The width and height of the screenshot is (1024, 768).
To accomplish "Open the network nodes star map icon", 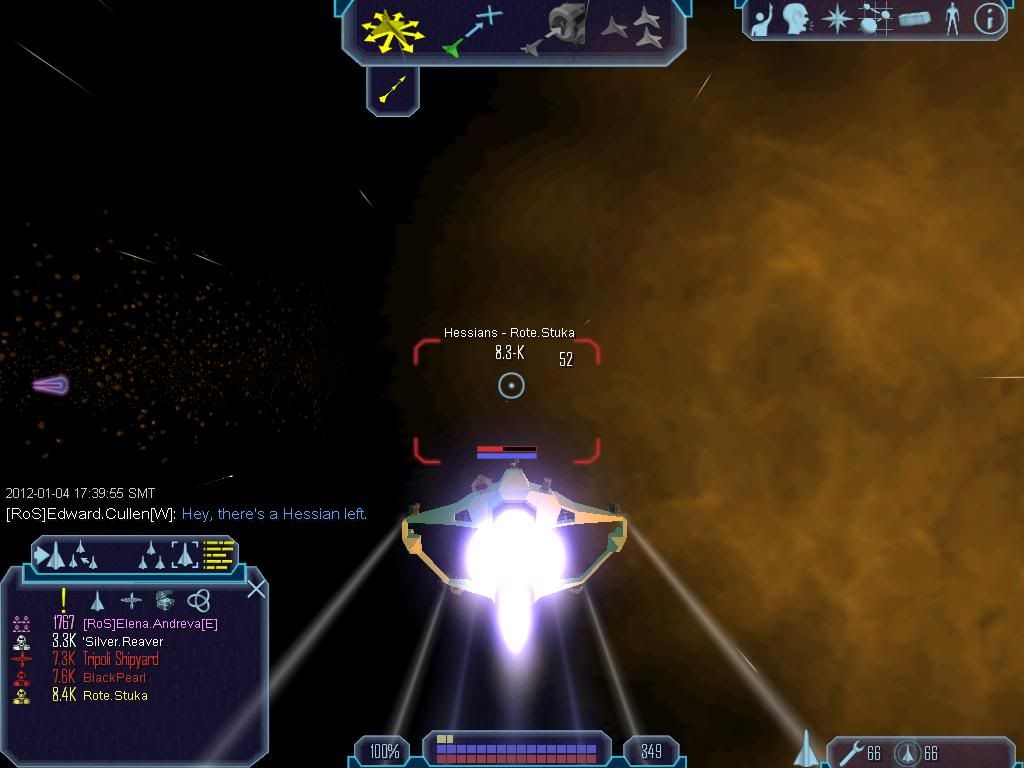I will (875, 18).
